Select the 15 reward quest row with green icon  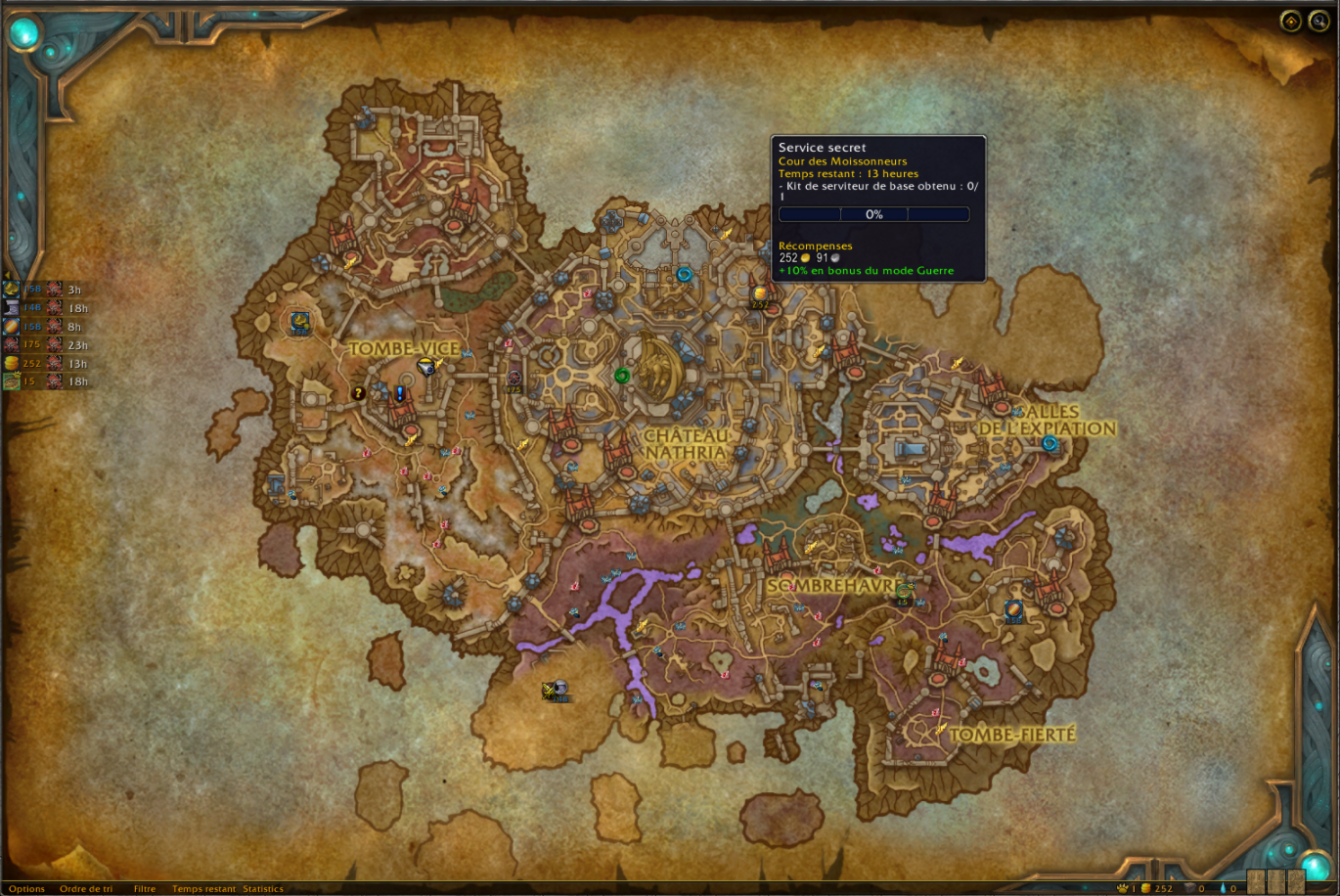[46, 381]
